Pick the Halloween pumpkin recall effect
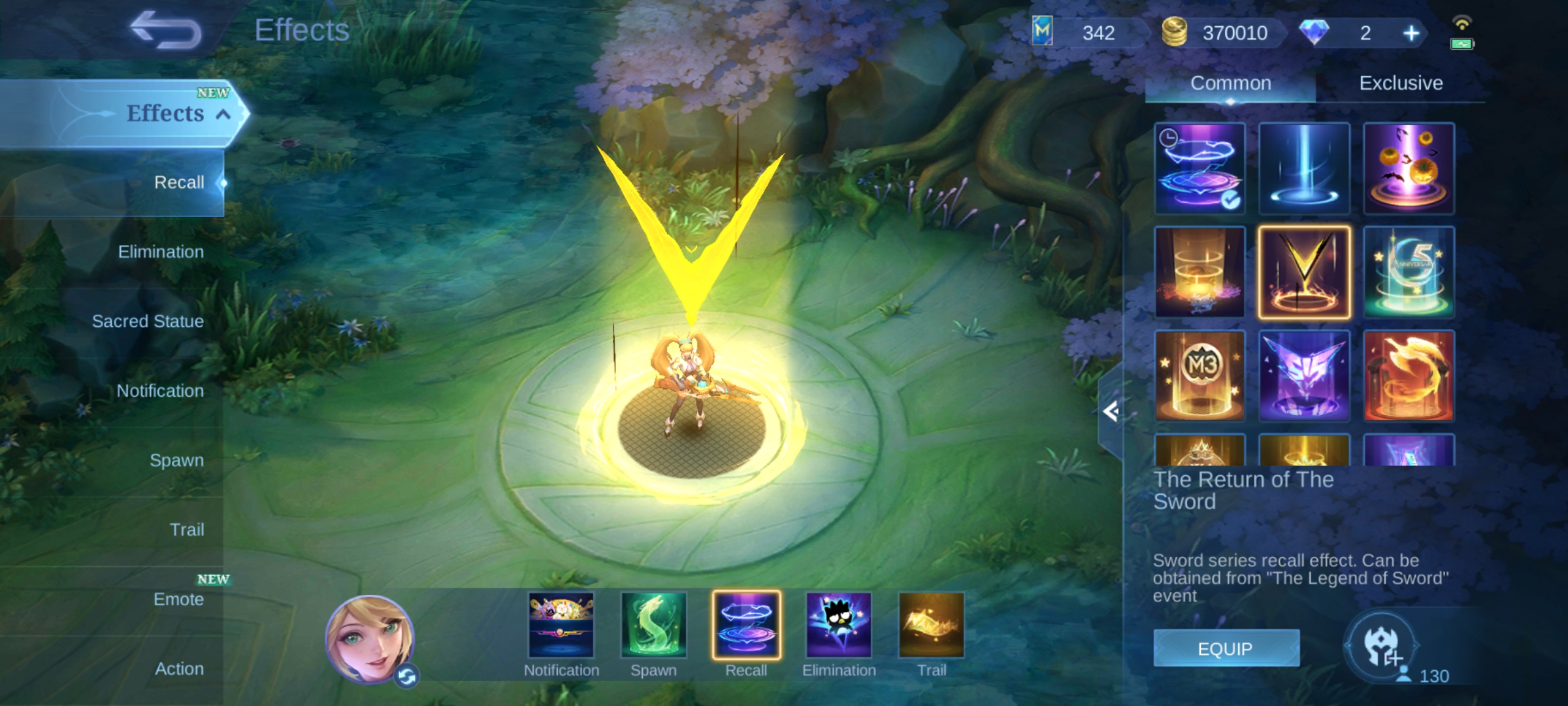This screenshot has height=706, width=1568. [1409, 168]
